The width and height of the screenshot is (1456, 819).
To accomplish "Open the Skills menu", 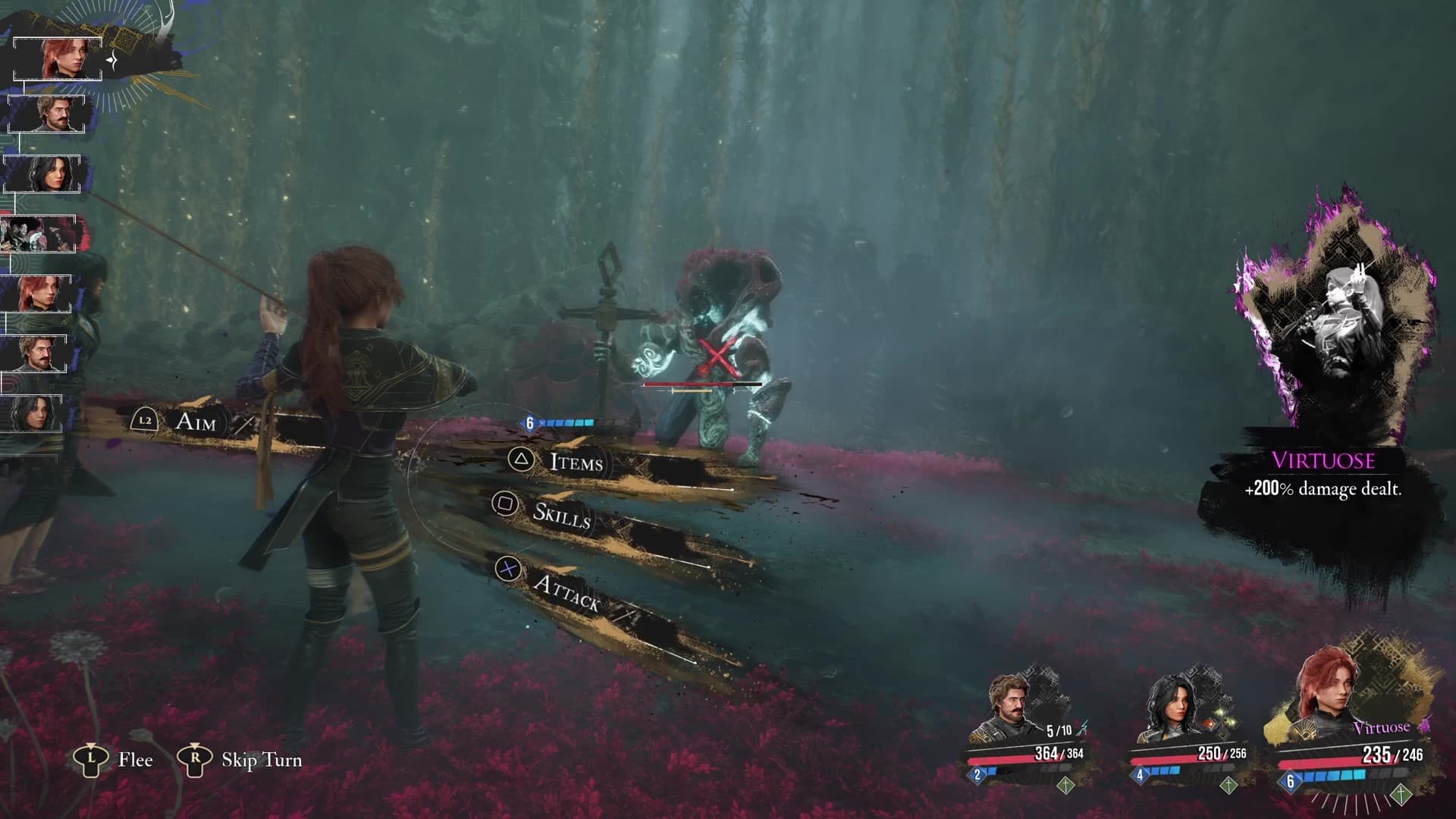I will pos(560,514).
